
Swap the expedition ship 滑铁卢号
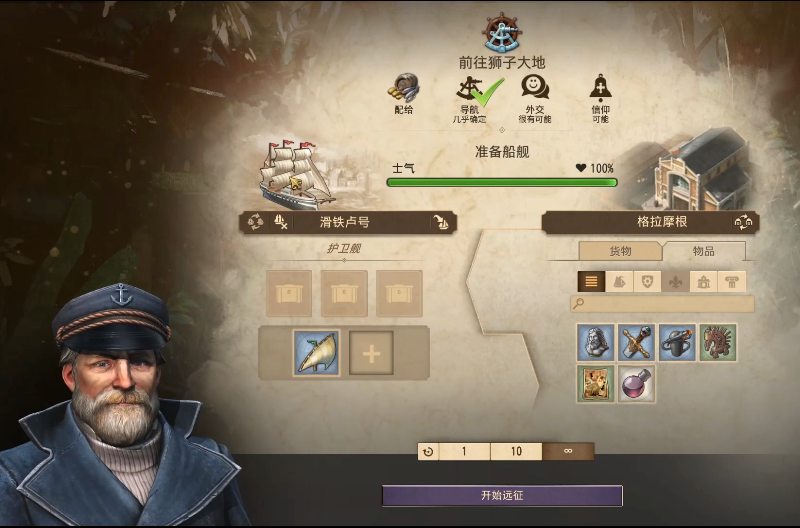click(x=256, y=222)
